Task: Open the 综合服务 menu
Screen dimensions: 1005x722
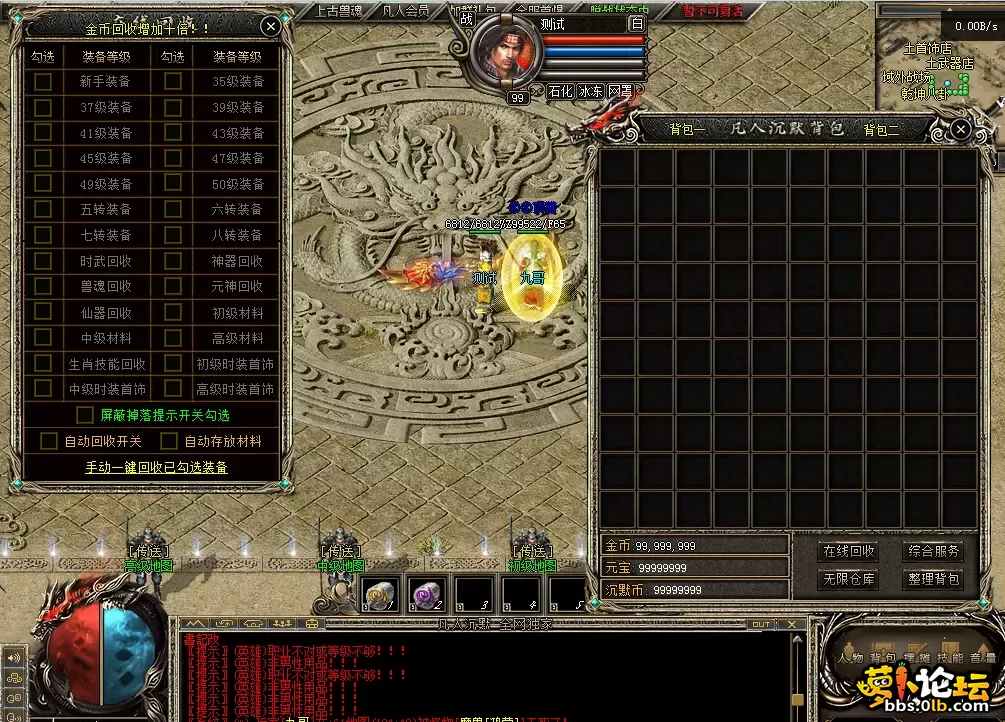Action: click(x=934, y=551)
